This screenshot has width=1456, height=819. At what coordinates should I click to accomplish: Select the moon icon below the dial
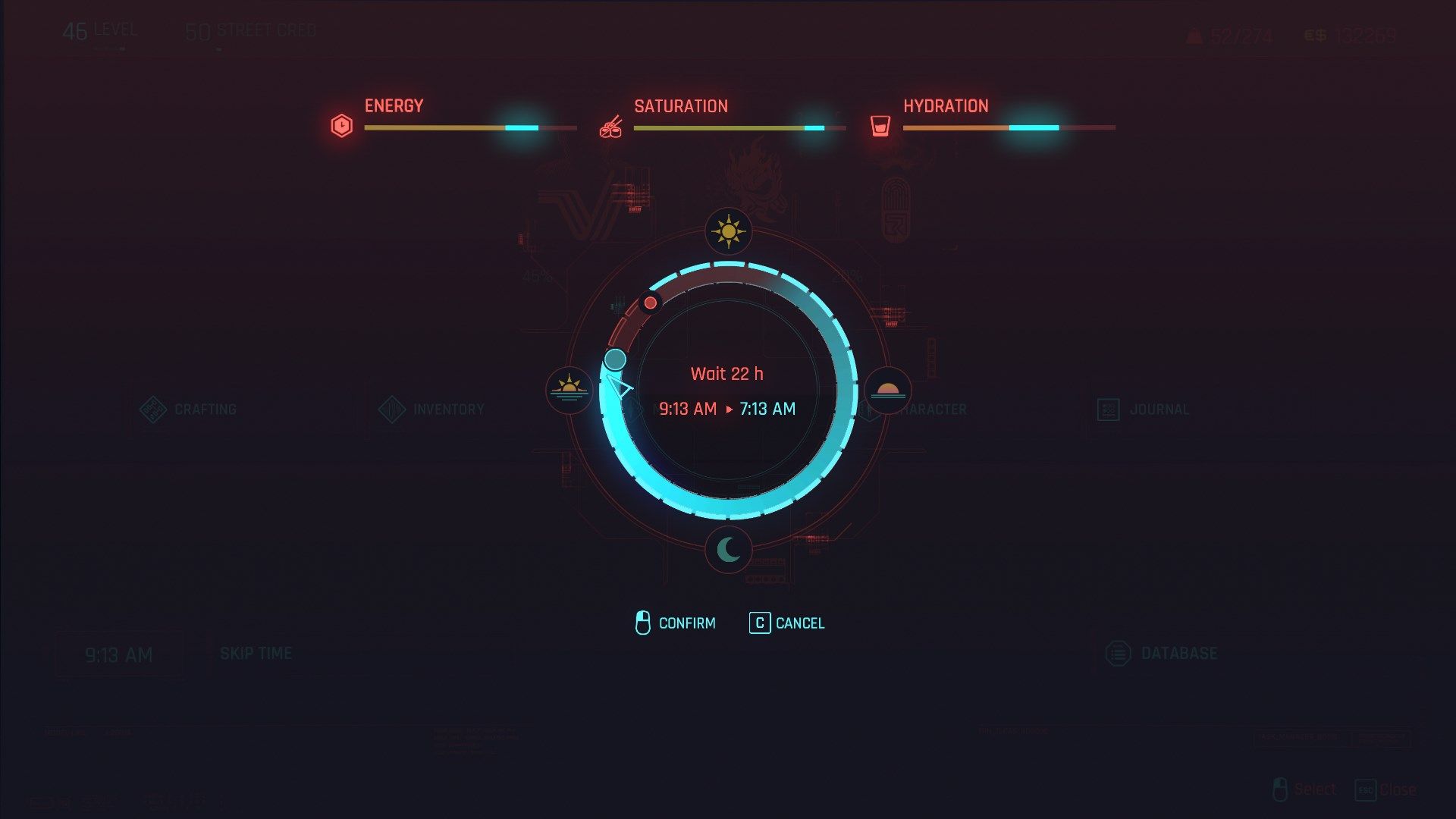728,551
